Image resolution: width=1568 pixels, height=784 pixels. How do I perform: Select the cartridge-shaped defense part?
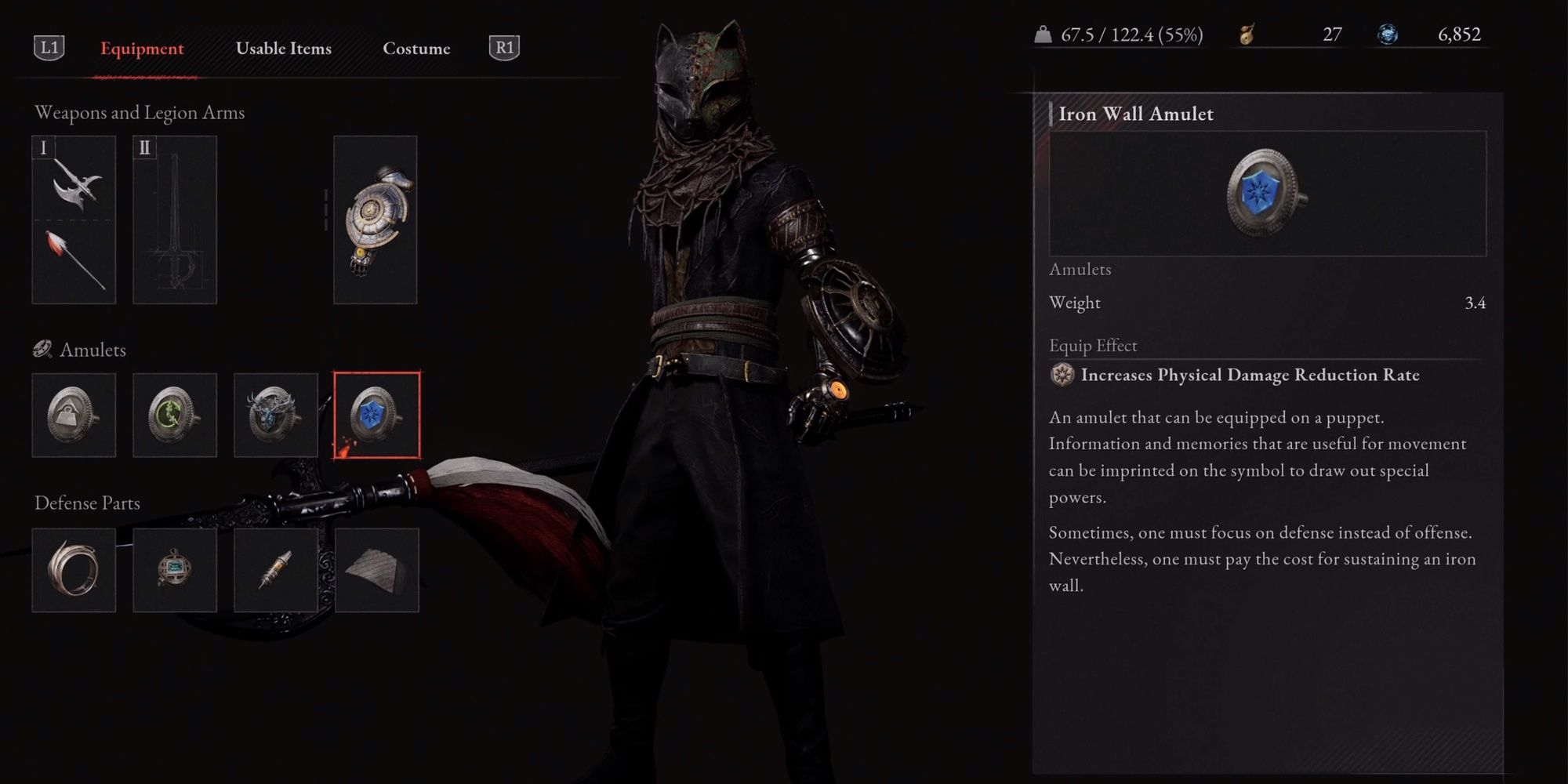(275, 568)
